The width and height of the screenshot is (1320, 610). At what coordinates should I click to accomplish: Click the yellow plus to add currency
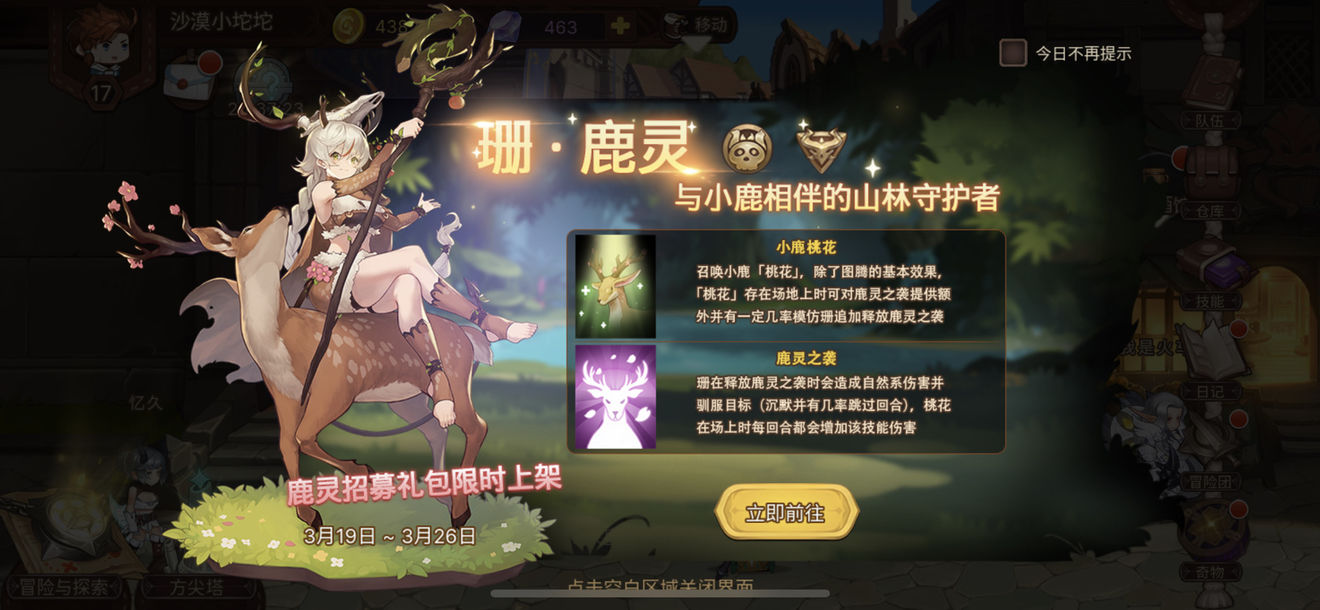click(621, 26)
